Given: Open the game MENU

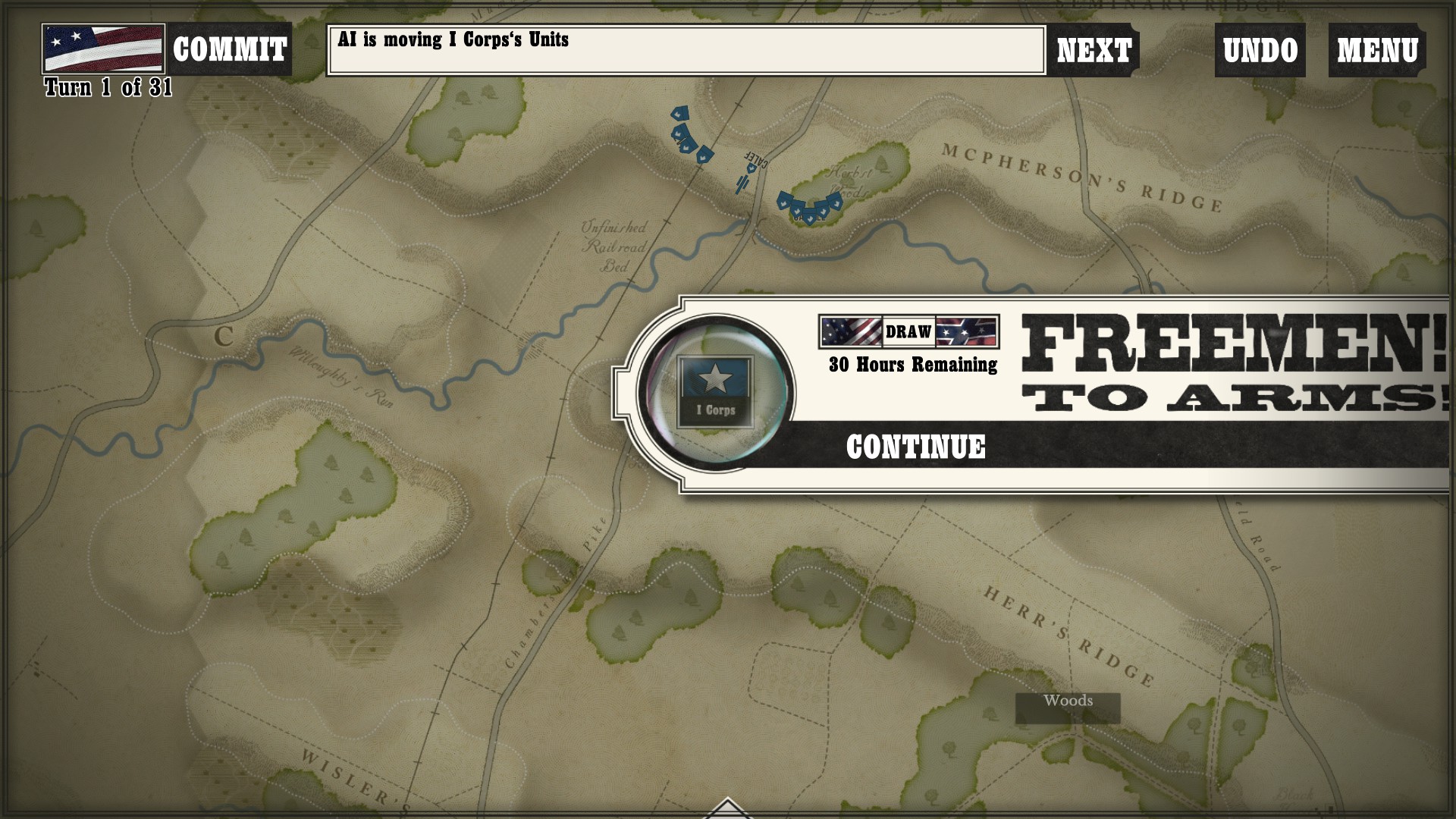Looking at the screenshot, I should tap(1377, 51).
